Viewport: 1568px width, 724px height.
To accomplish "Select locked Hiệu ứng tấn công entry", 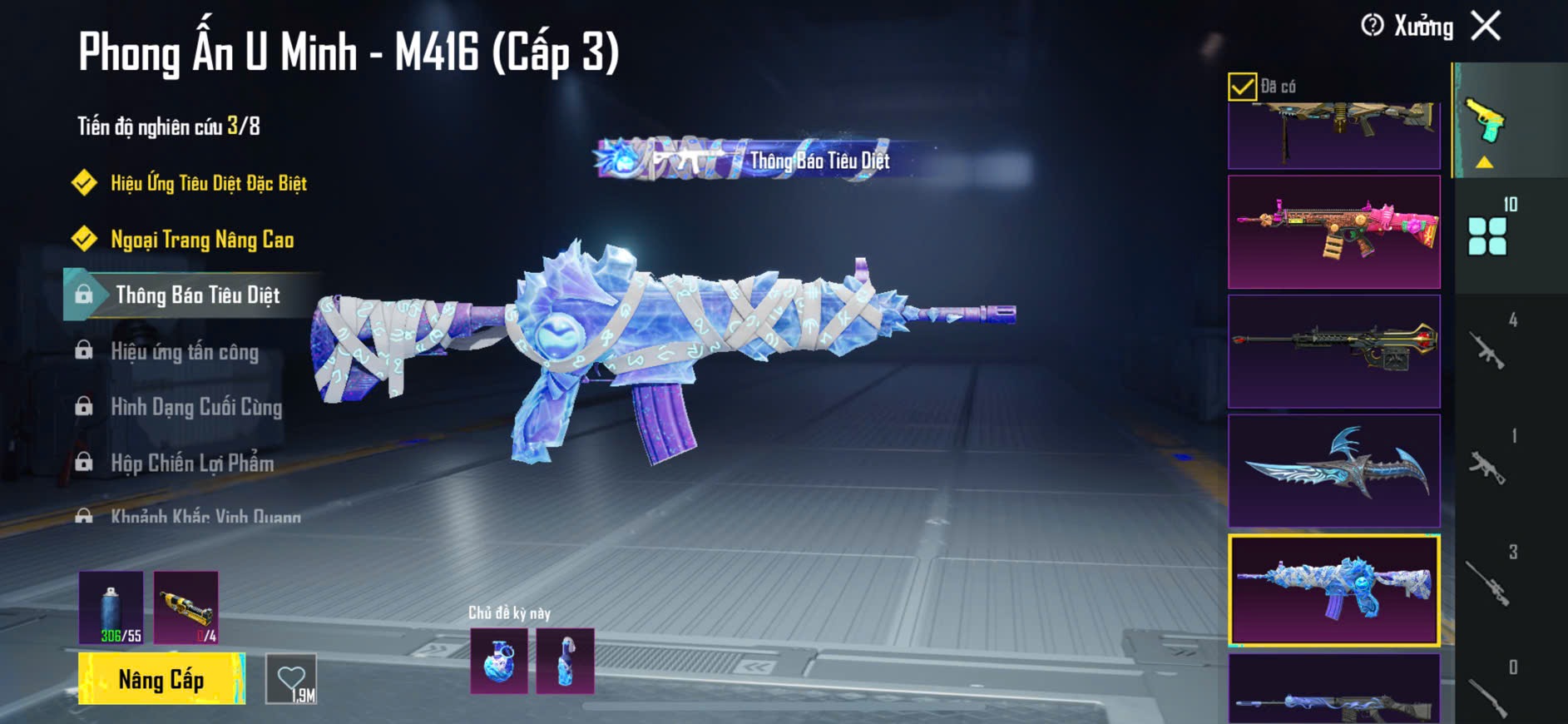I will click(184, 351).
